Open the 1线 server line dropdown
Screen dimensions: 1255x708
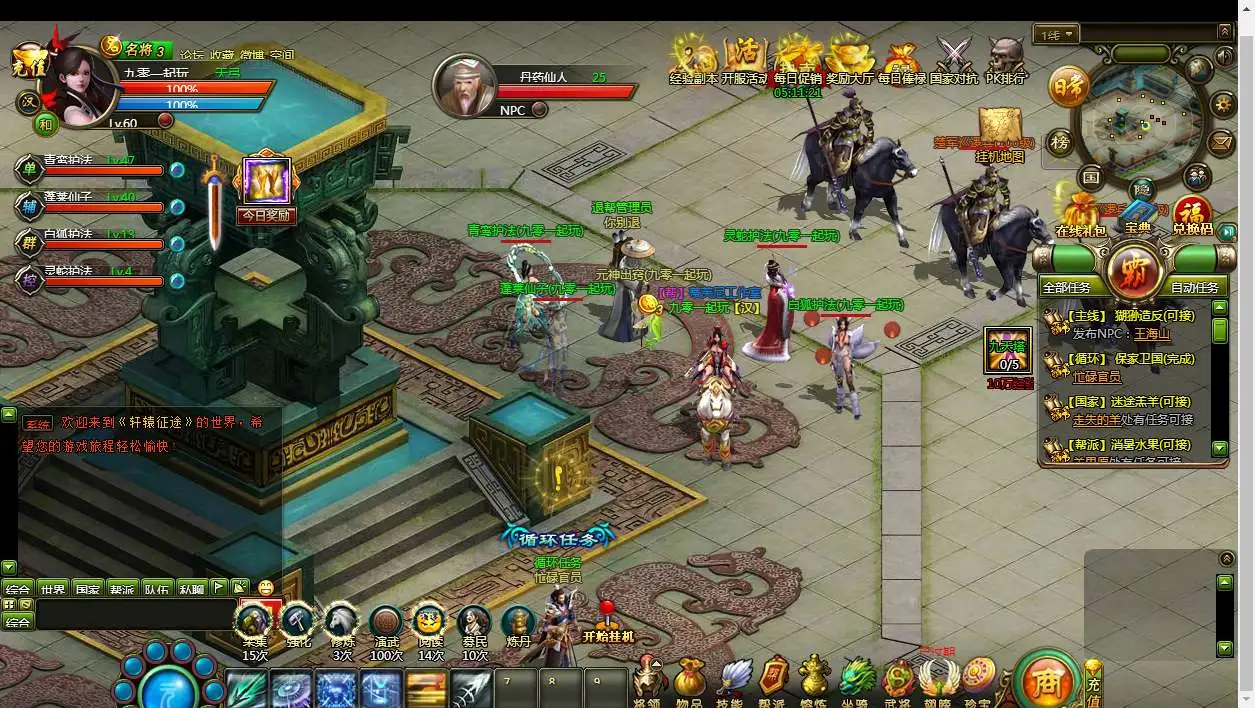[x=1057, y=35]
